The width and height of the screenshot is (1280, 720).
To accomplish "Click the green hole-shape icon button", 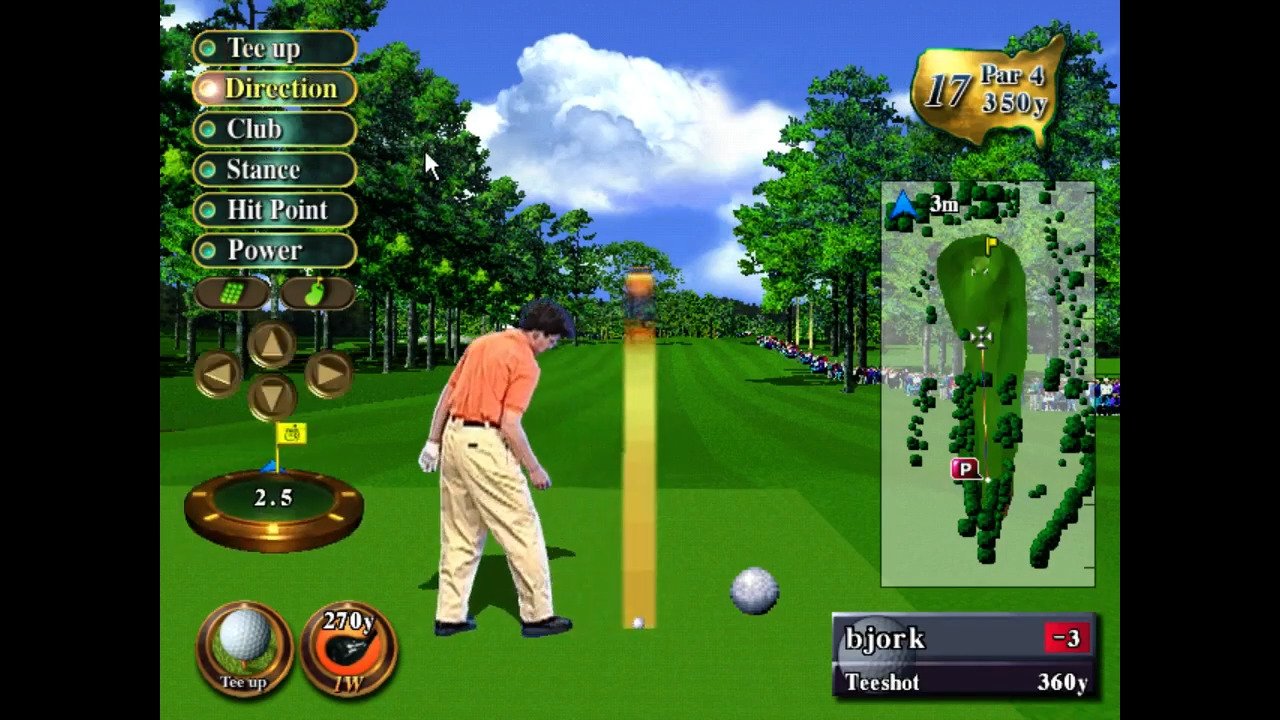I will (316, 293).
